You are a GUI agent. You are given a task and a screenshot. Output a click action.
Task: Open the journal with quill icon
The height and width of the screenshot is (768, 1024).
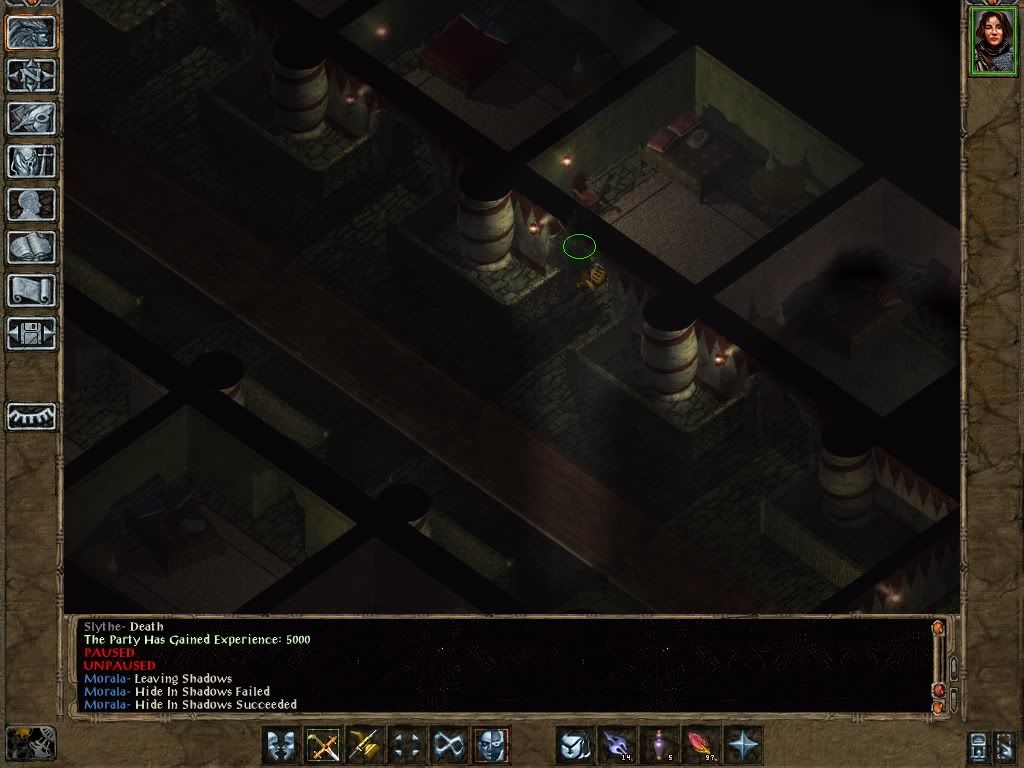pos(31,118)
